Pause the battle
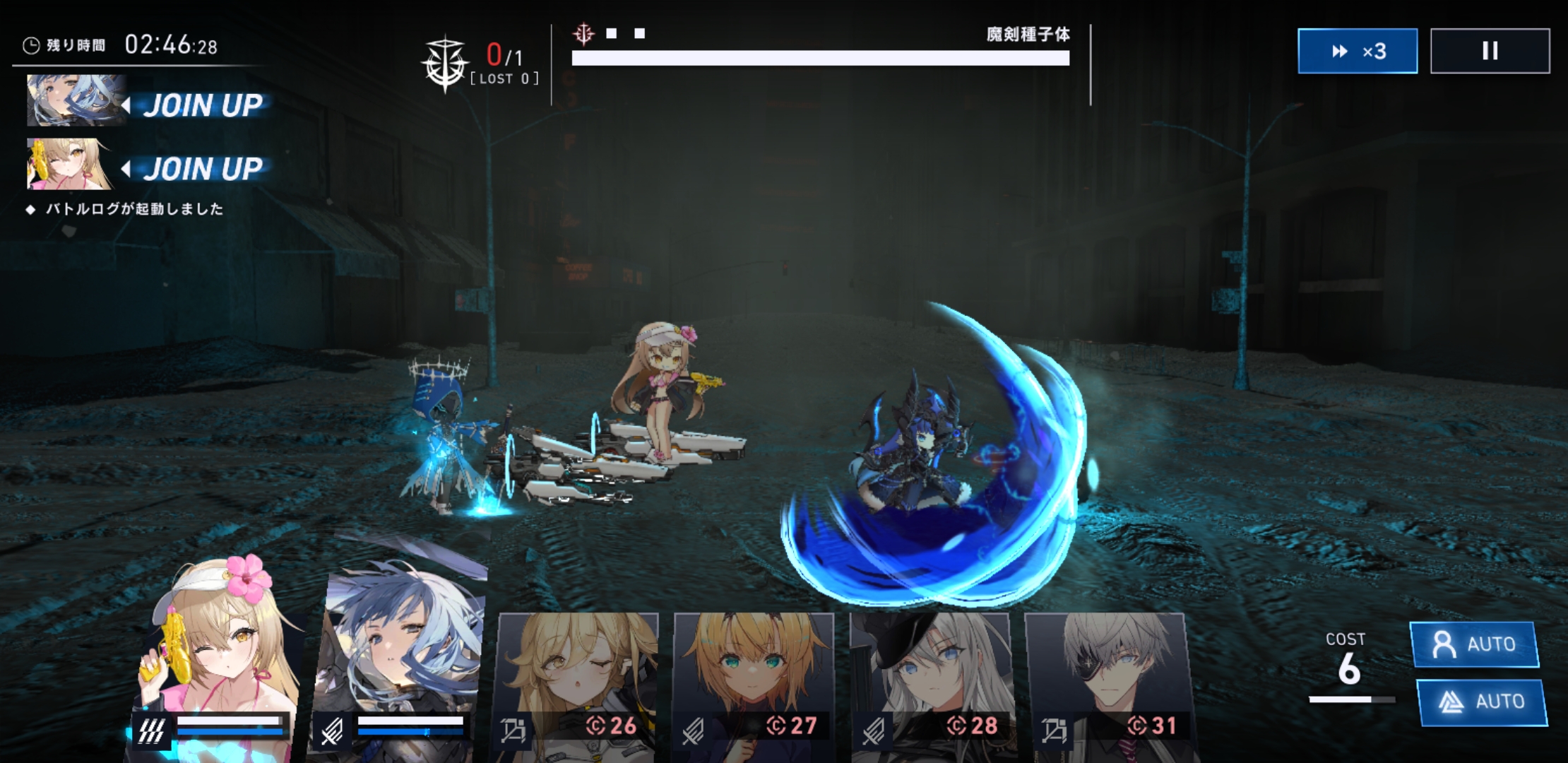Screen dimensions: 1568x763 pyautogui.click(x=1490, y=51)
